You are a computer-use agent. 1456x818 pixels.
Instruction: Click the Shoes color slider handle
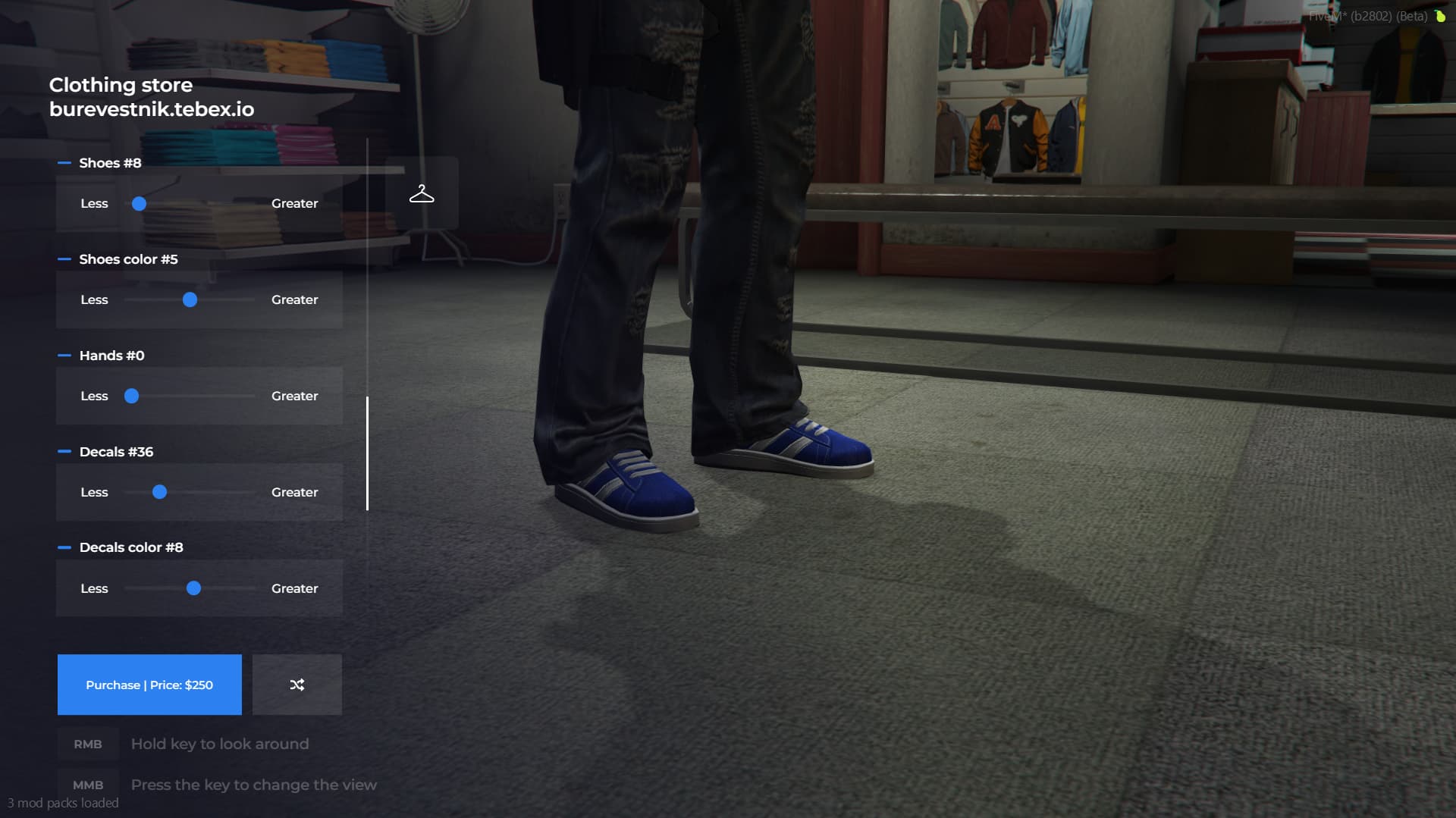[x=190, y=299]
